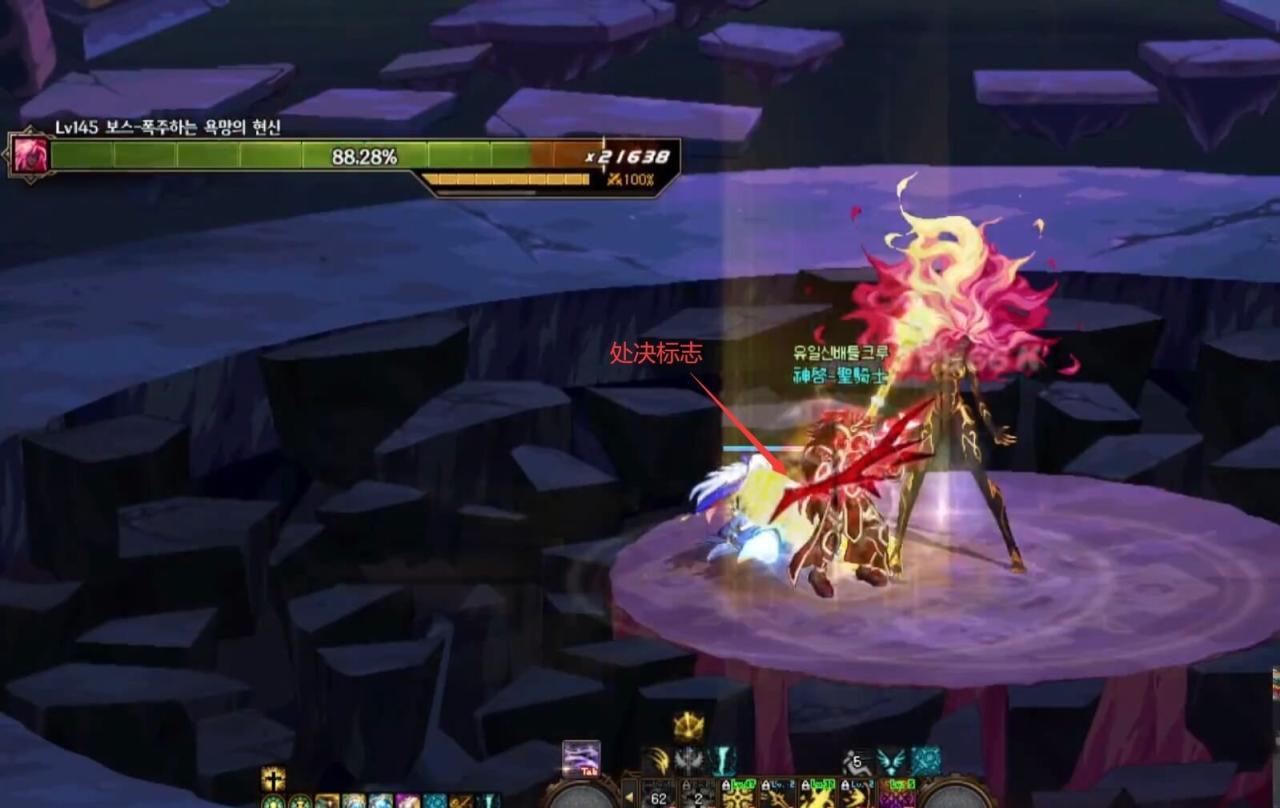Screen dimensions: 1280x808
Task: Activate the golden crown skill icon
Action: pos(689,726)
